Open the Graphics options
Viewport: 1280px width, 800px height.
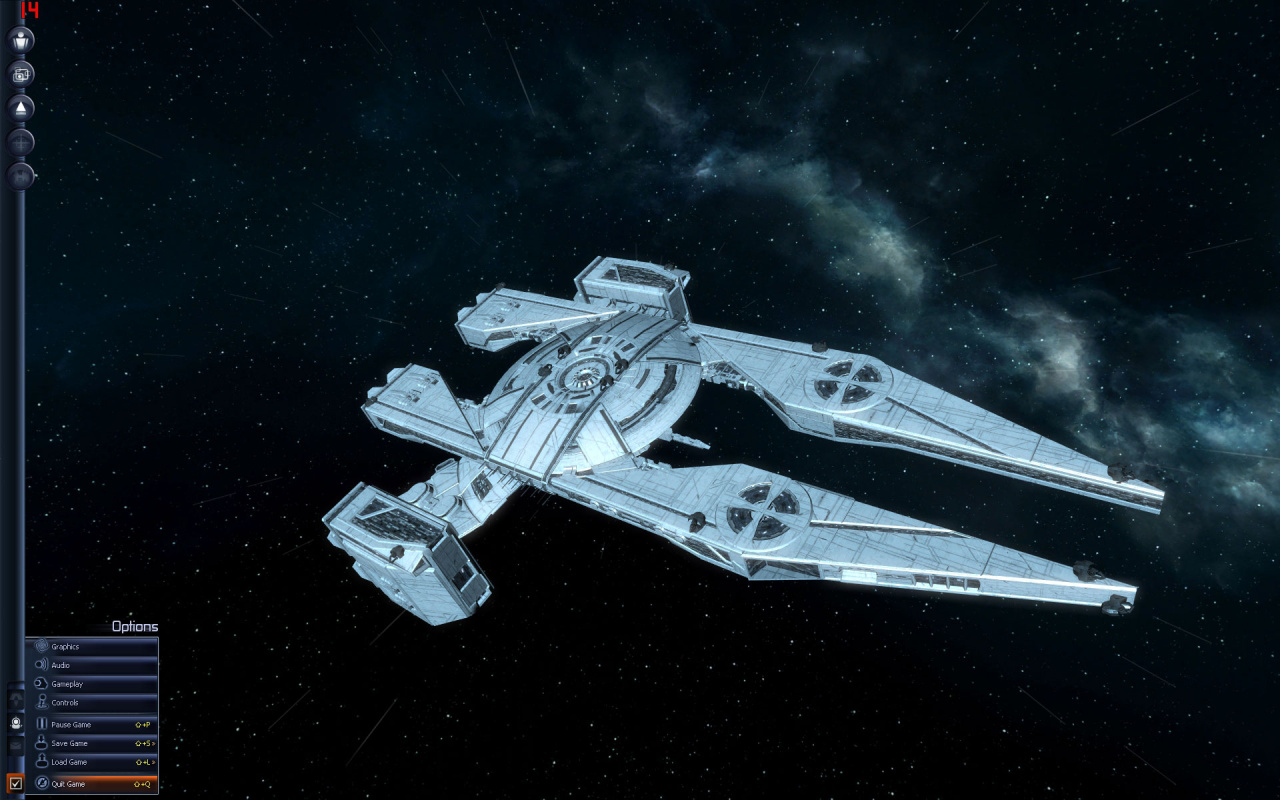[x=92, y=647]
